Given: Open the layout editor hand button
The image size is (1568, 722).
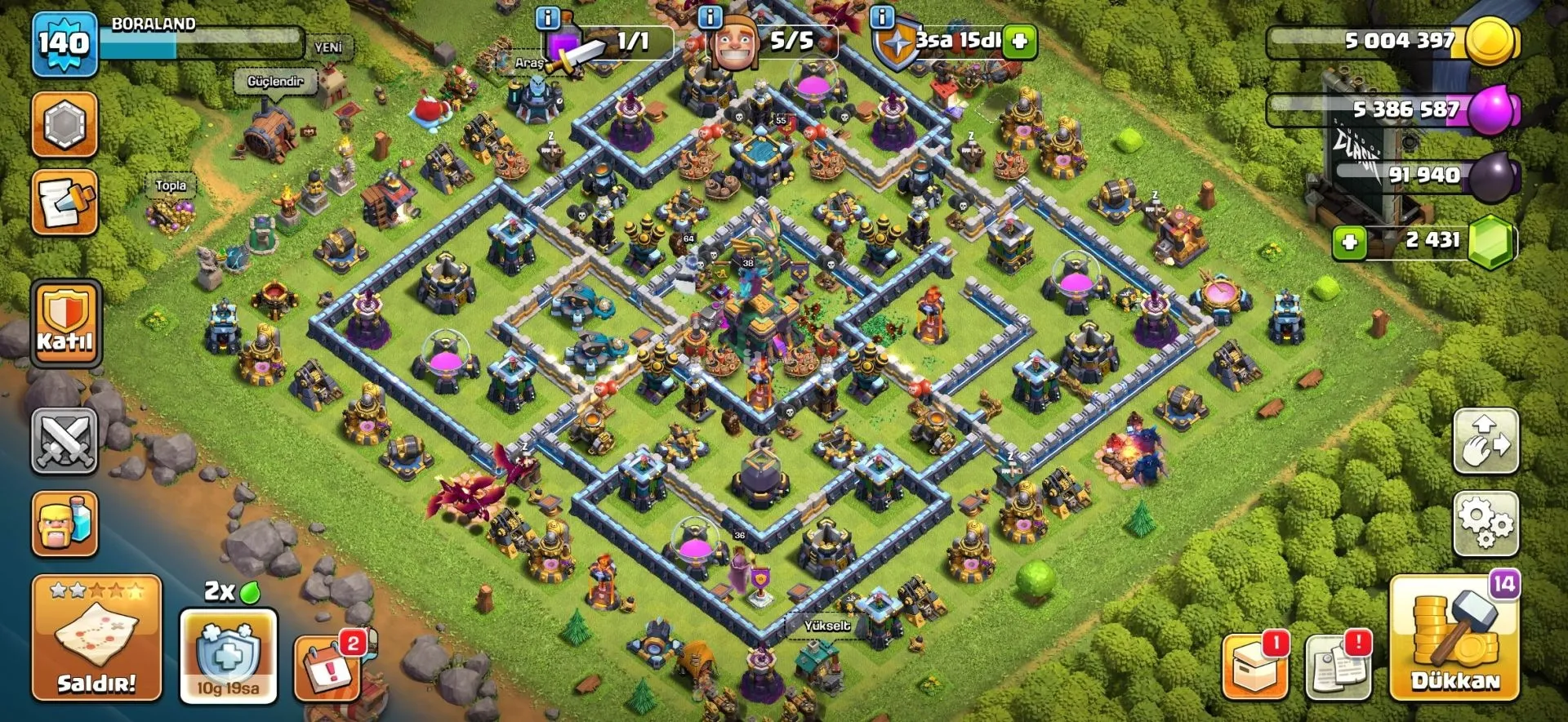Looking at the screenshot, I should (1486, 441).
